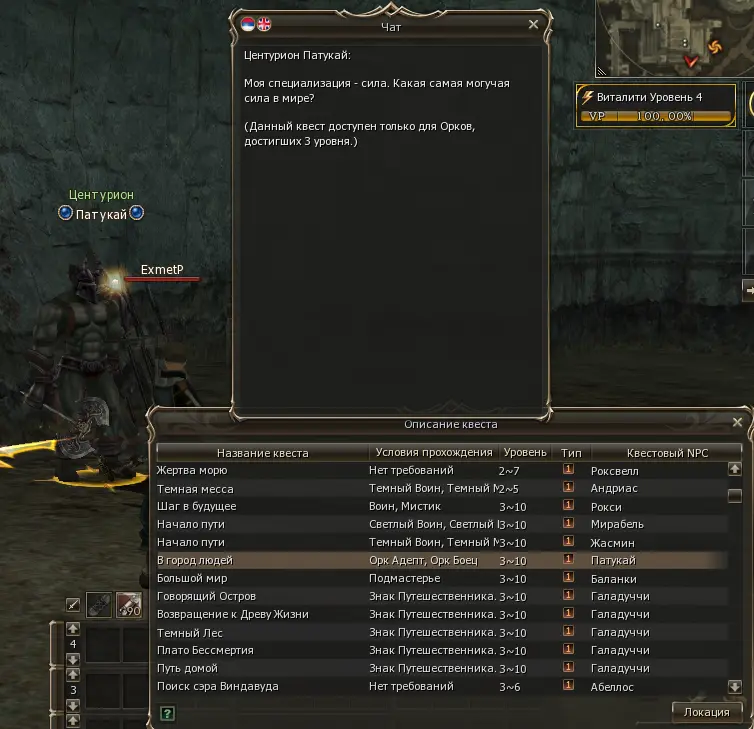Open the green question mark help
The width and height of the screenshot is (754, 729).
click(x=167, y=713)
